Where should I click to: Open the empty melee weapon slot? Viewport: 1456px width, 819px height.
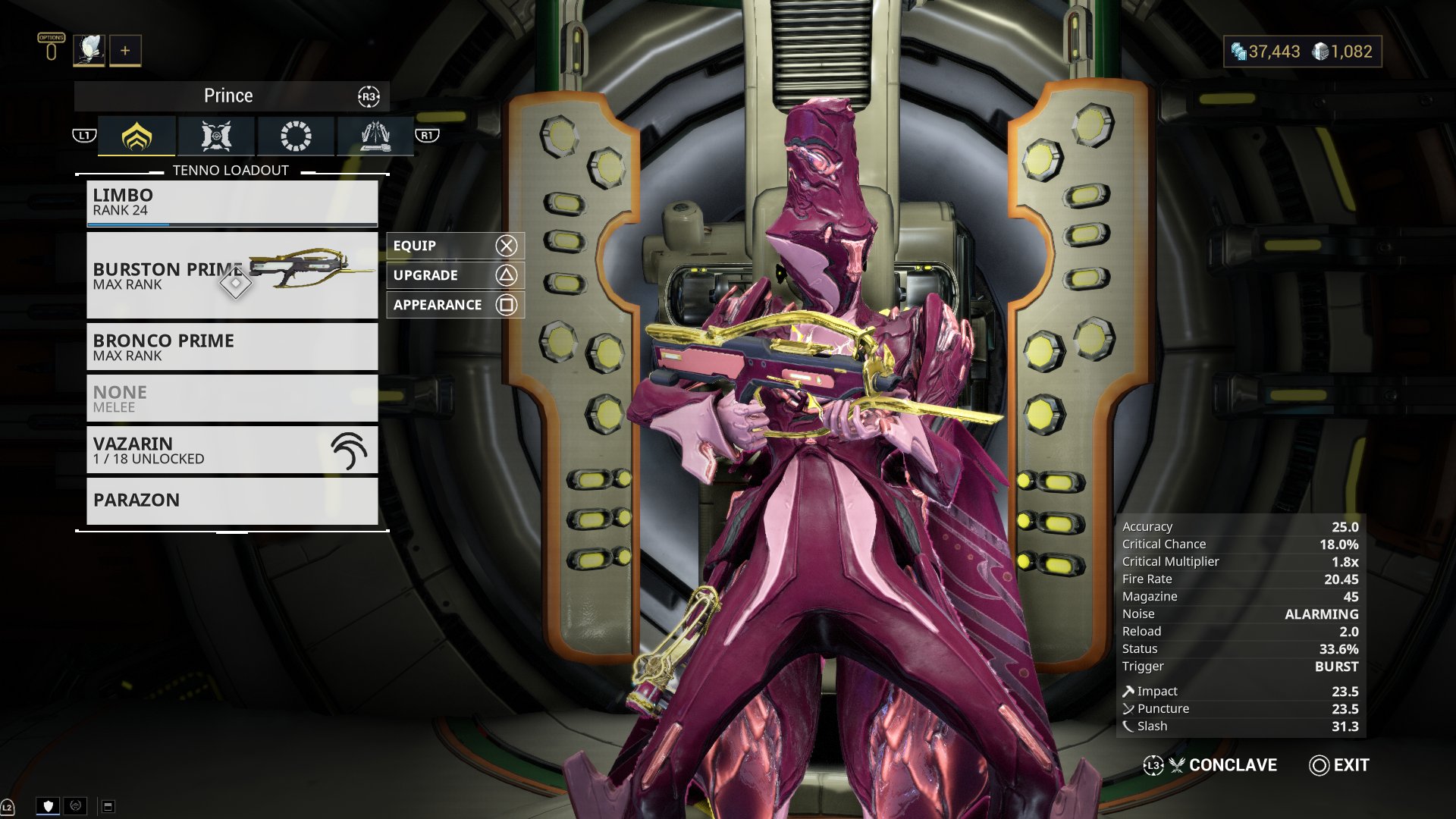[232, 398]
